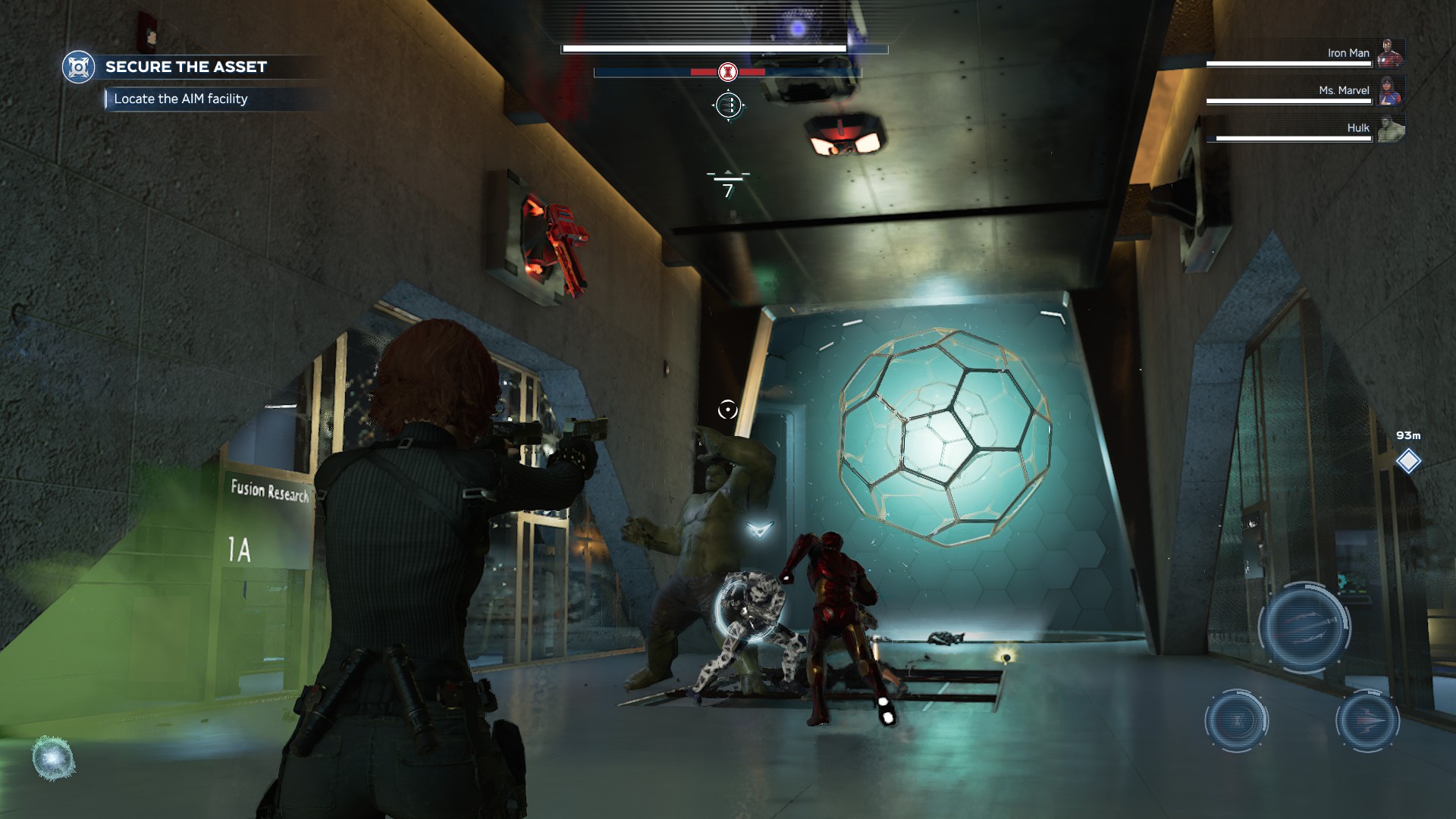Click the Black Widow hourglass emblem on meter
The height and width of the screenshot is (819, 1456).
[x=728, y=72]
